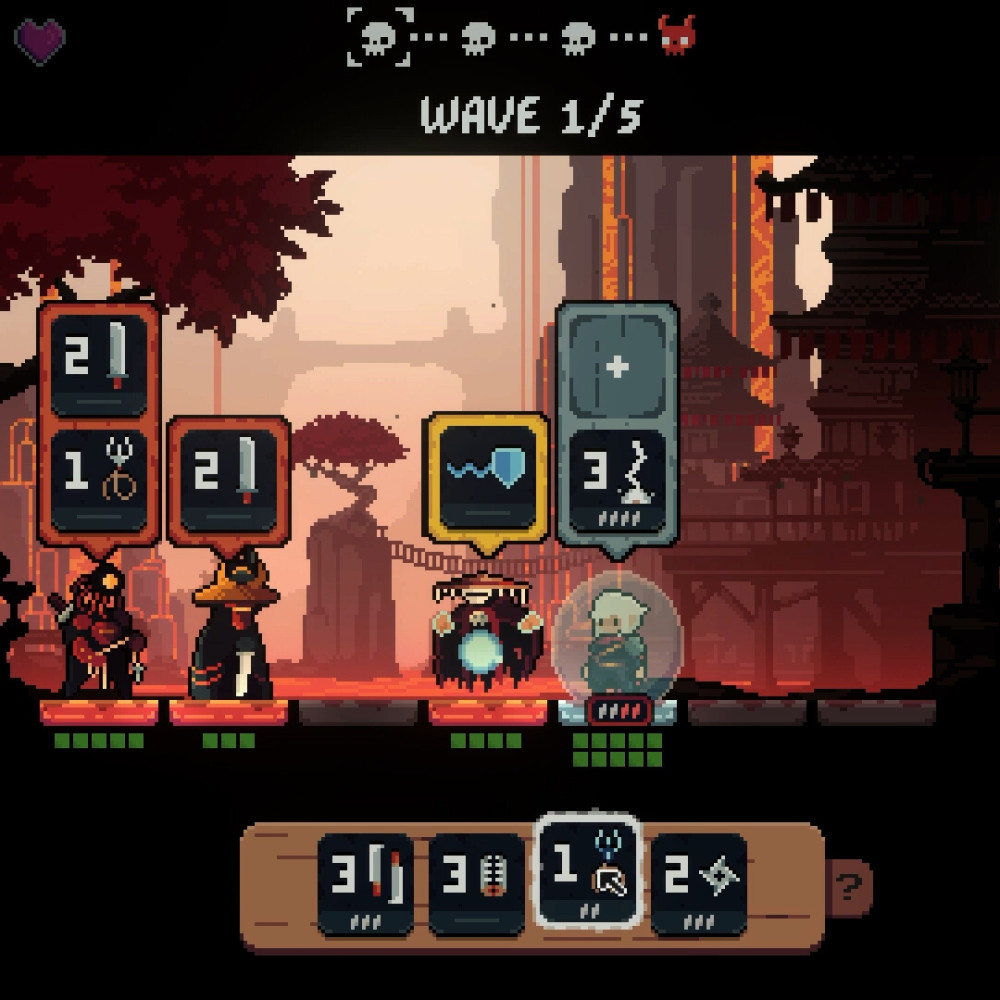This screenshot has height=1000, width=1000.
Task: Select the bracketed current wave skull
Action: 381,37
